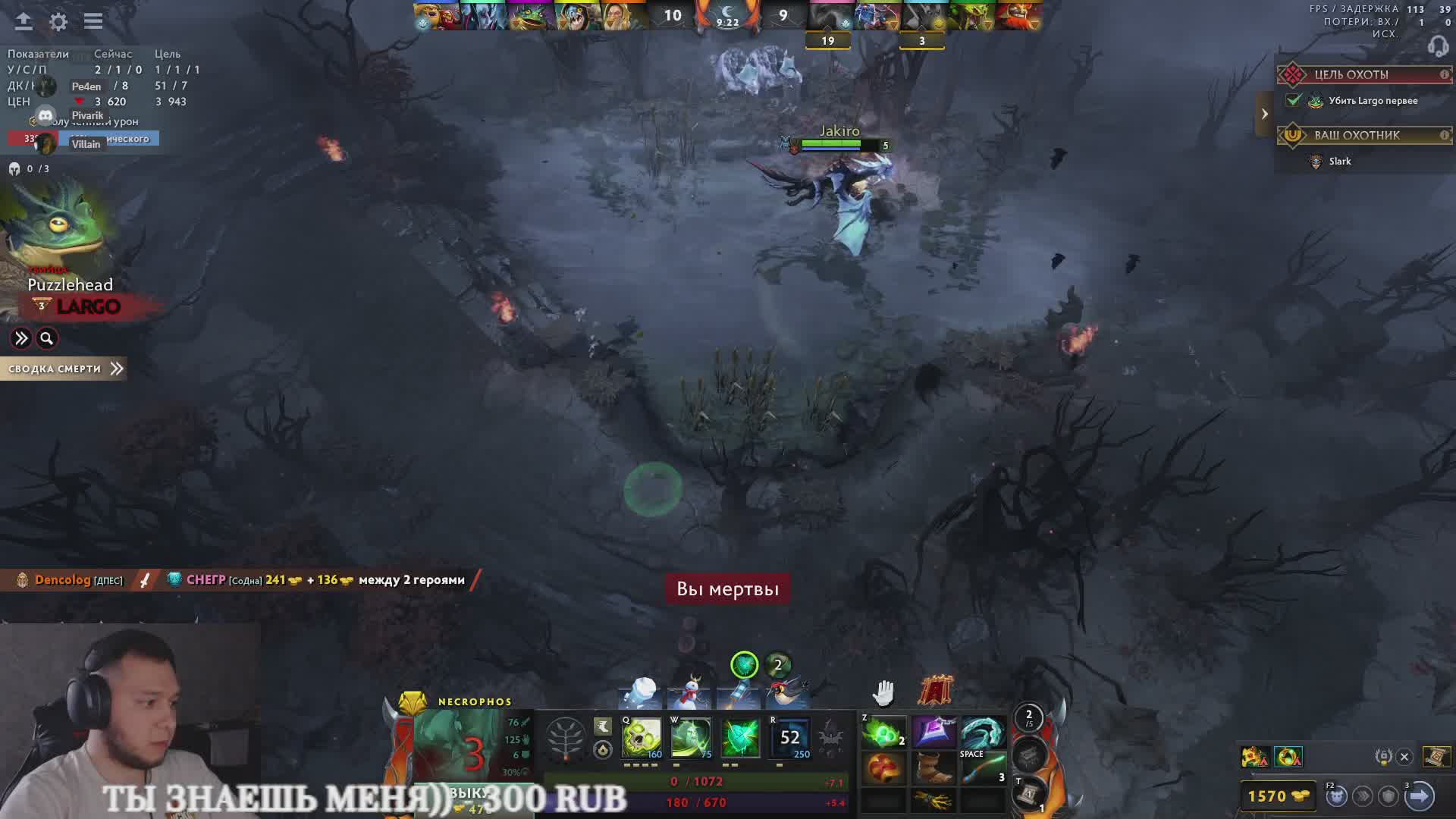Click the courier deliver items arrow button
The height and width of the screenshot is (819, 1456).
[x=1419, y=796]
